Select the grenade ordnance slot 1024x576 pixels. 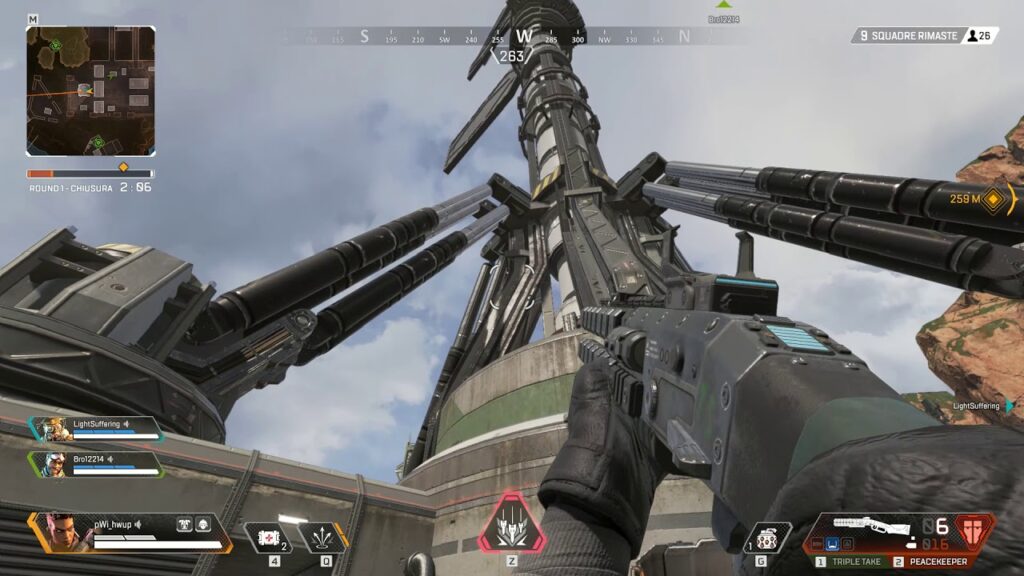[x=768, y=538]
